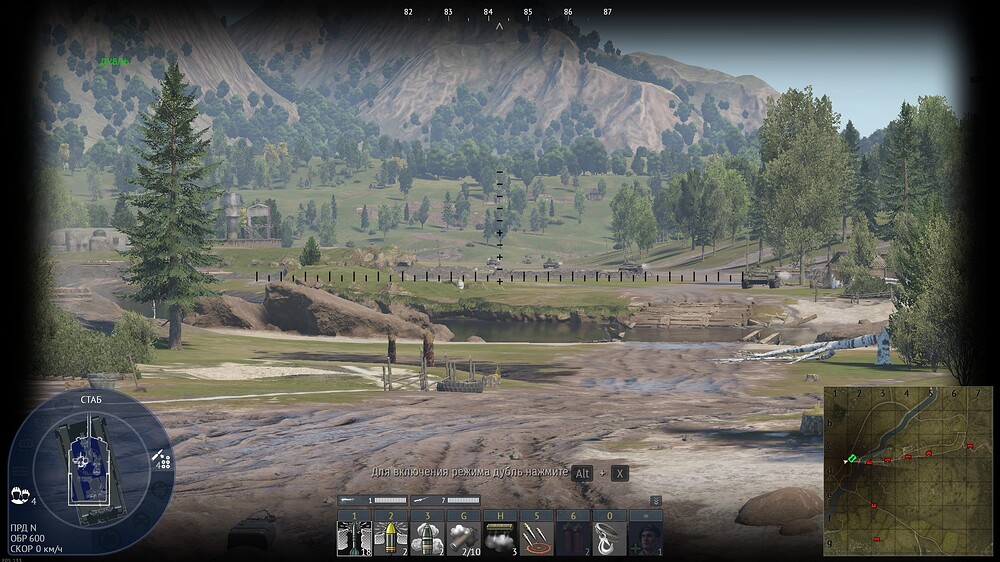
Task: Click the crew count helmets icon
Action: coord(18,494)
